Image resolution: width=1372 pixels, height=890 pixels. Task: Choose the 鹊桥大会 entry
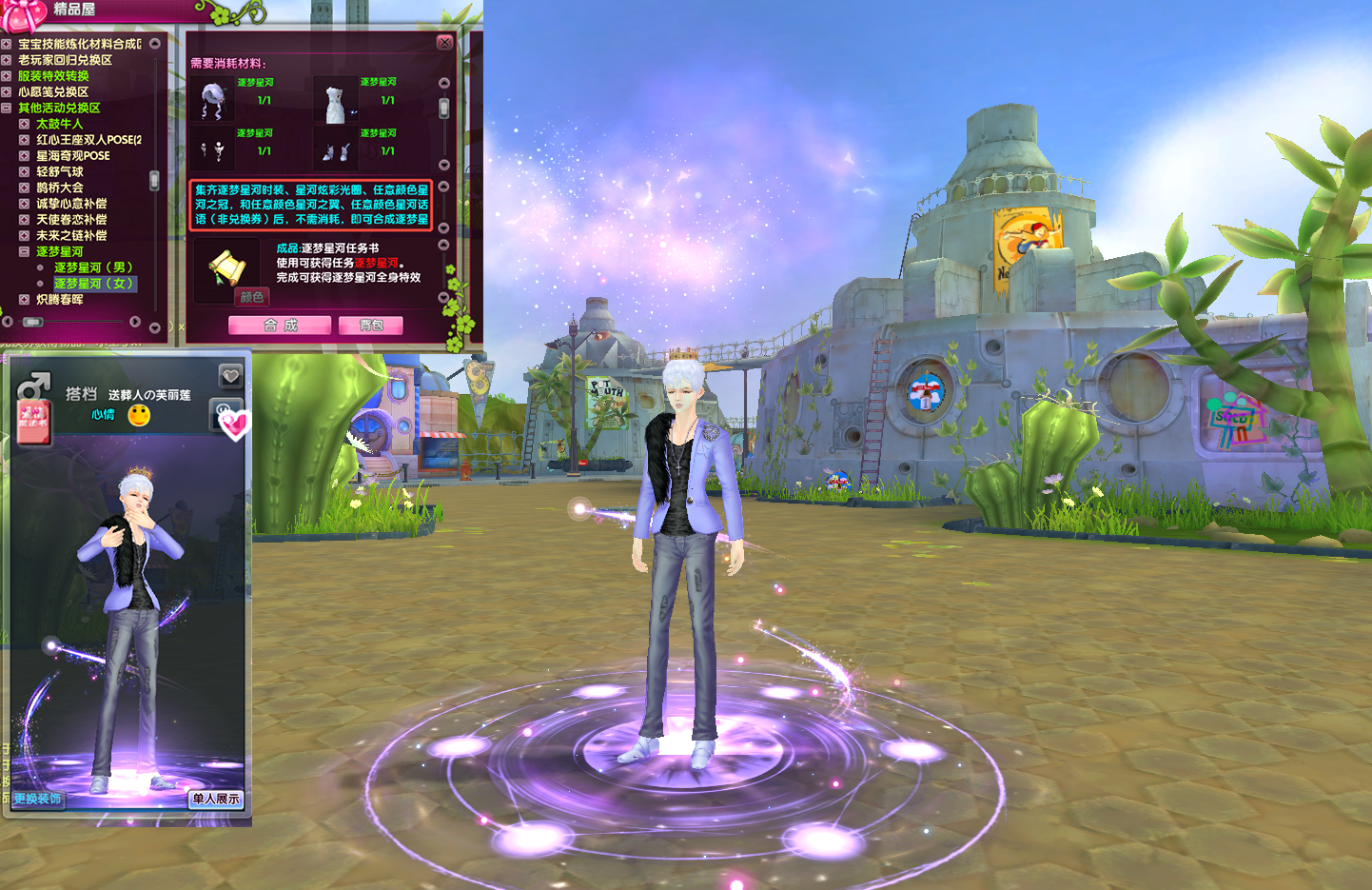click(60, 188)
